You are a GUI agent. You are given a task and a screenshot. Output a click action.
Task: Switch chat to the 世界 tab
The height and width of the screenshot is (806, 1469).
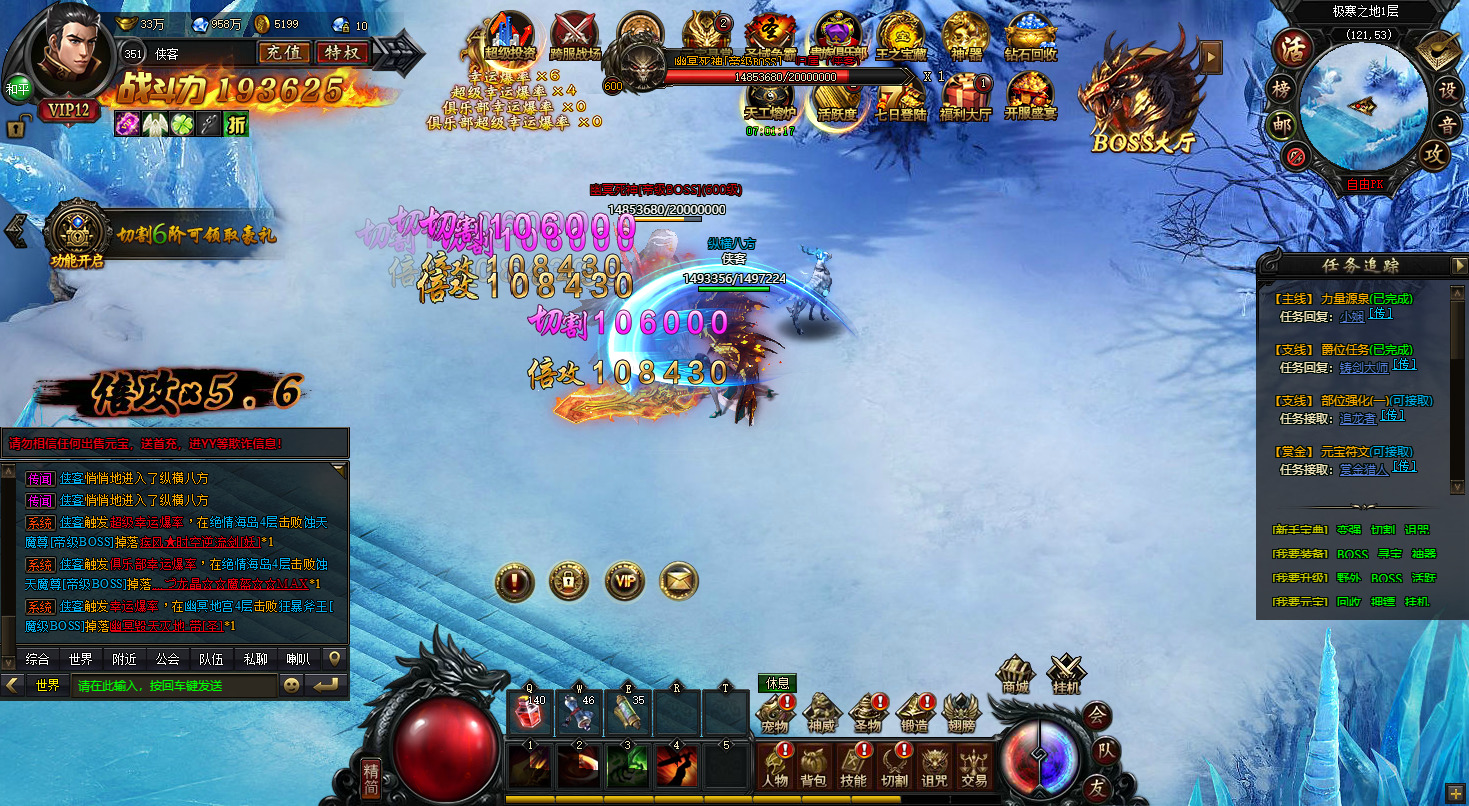point(80,659)
